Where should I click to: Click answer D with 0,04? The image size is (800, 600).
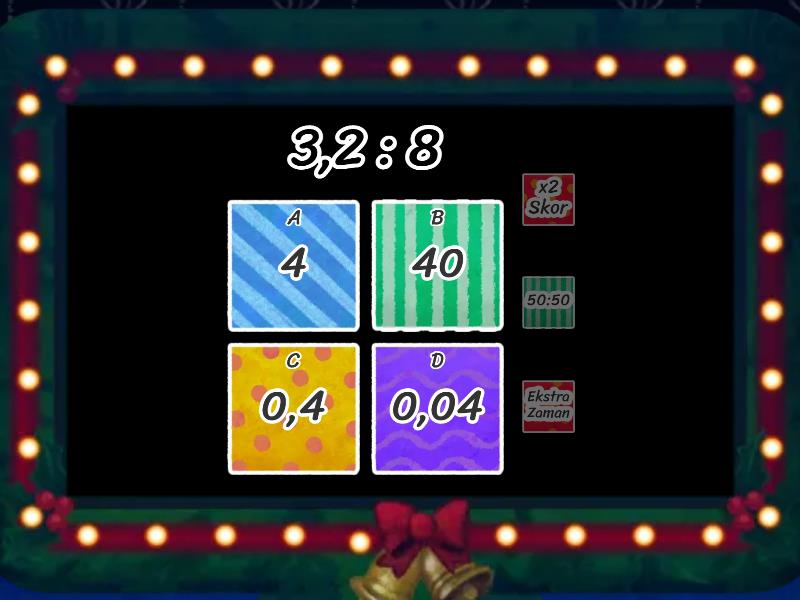click(437, 408)
